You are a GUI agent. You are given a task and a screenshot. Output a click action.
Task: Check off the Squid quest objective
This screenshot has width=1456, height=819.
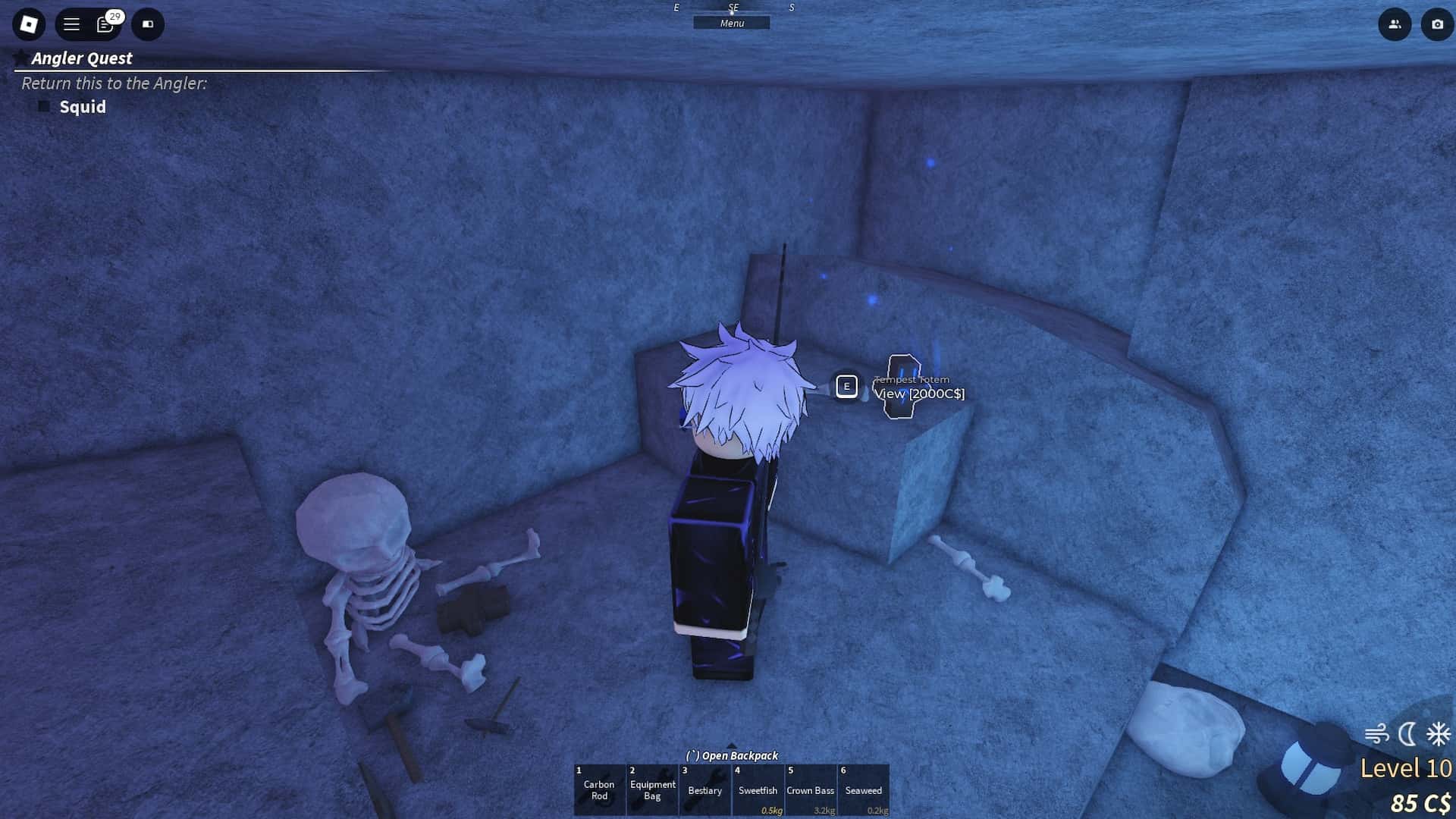(x=45, y=107)
